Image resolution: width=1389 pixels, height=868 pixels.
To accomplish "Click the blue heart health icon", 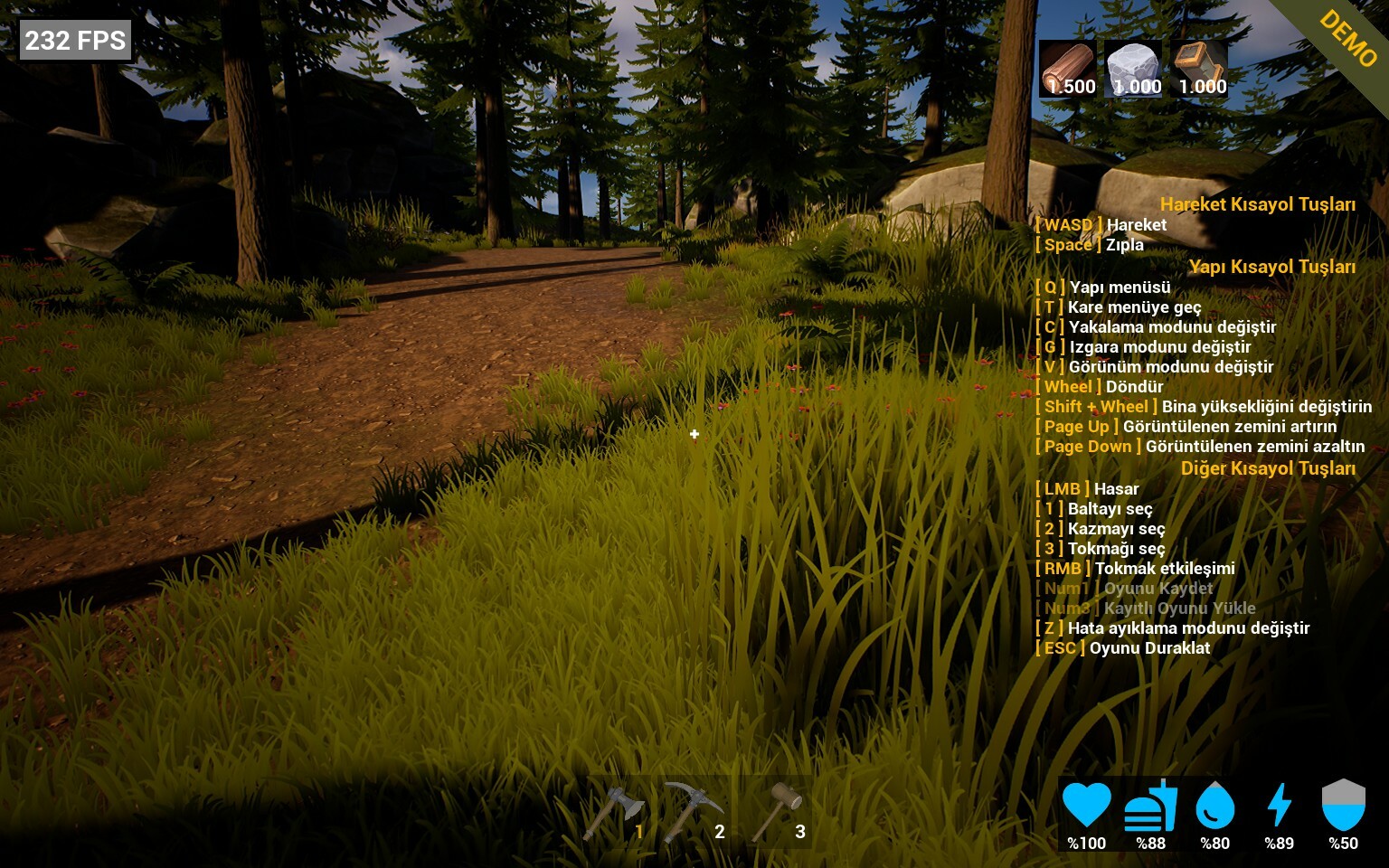I will (x=1089, y=807).
